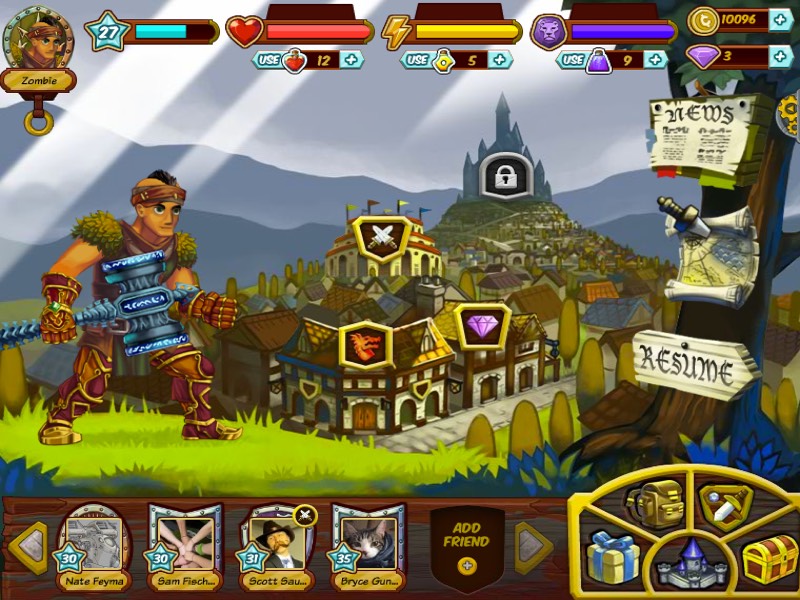Open the treasure chest
Screen dimensions: 800x600
[769, 559]
